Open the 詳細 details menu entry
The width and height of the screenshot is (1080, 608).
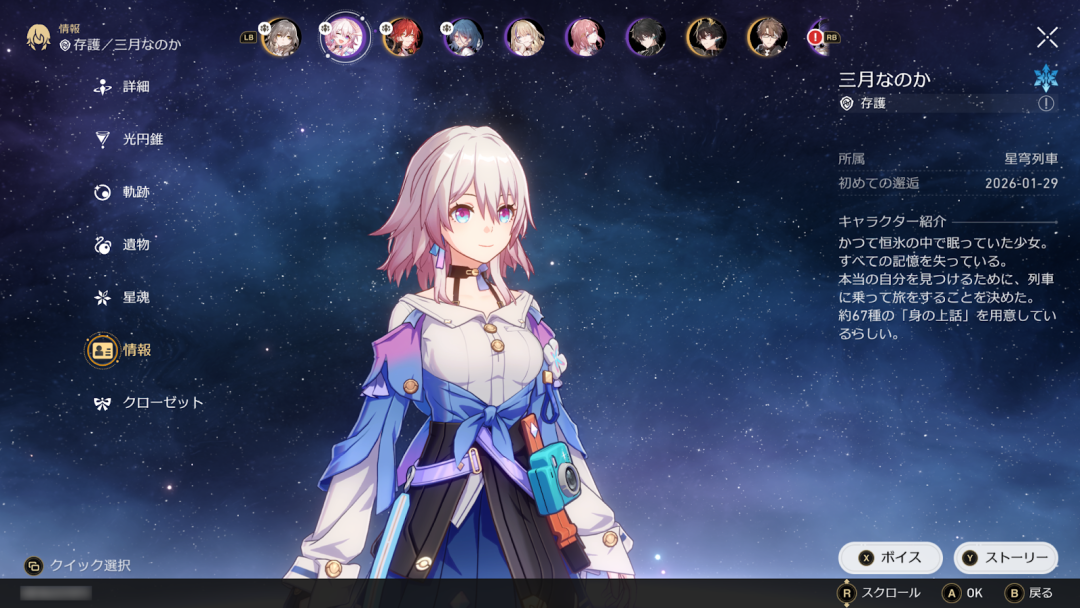[135, 87]
